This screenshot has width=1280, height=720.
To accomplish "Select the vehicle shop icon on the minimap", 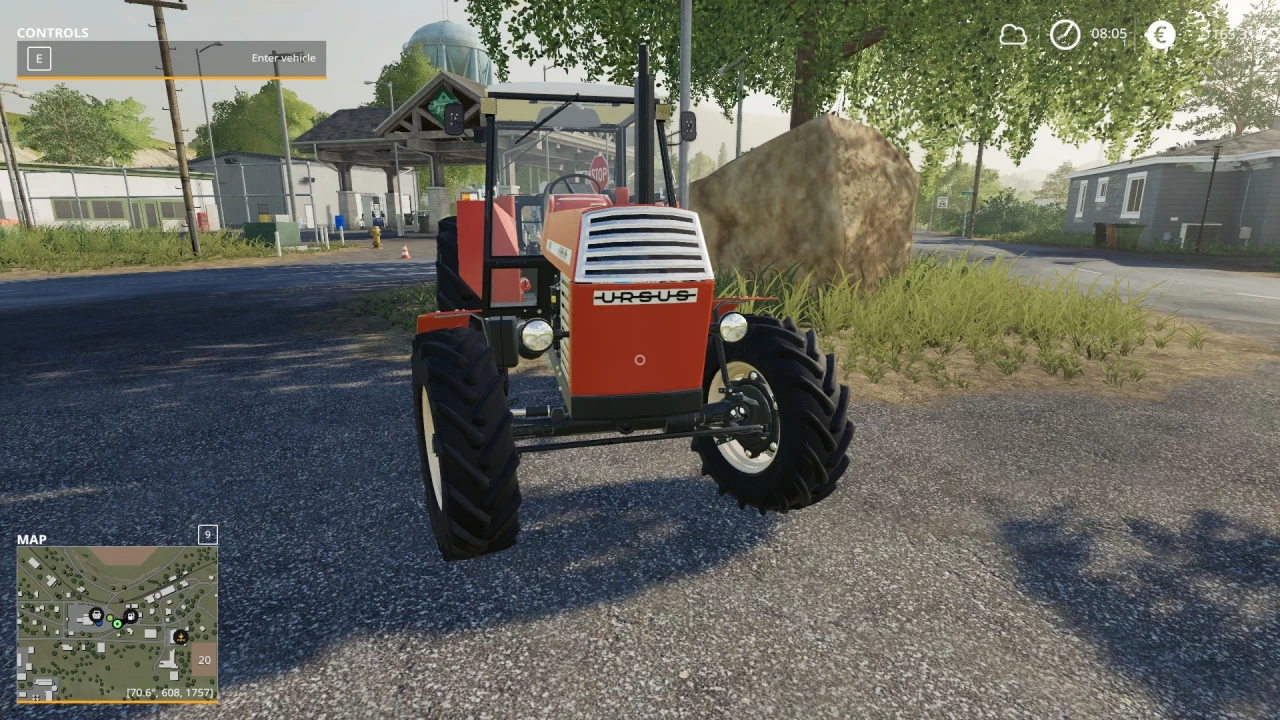I will coord(97,615).
